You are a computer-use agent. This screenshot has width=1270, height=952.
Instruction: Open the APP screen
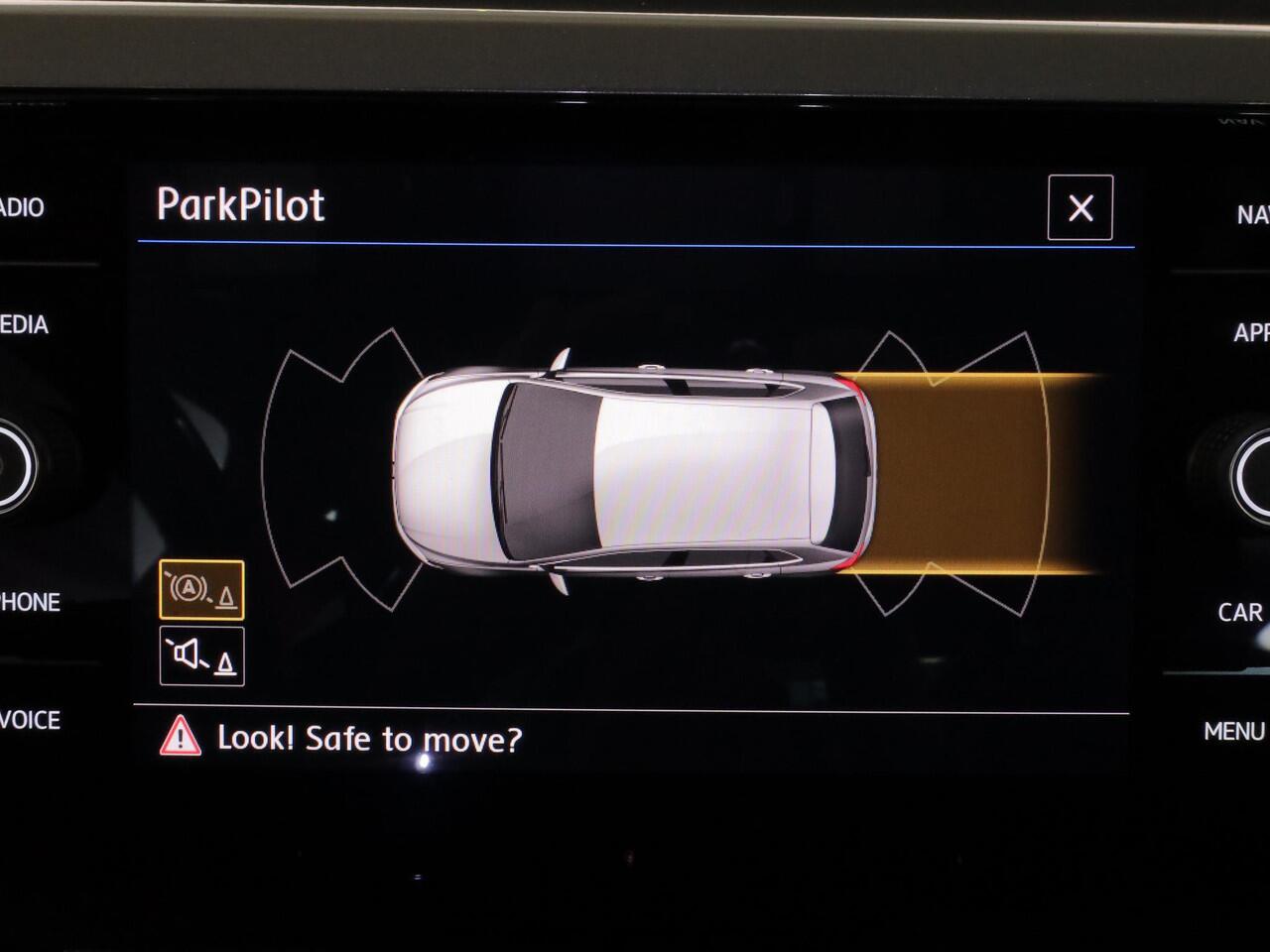[1251, 332]
